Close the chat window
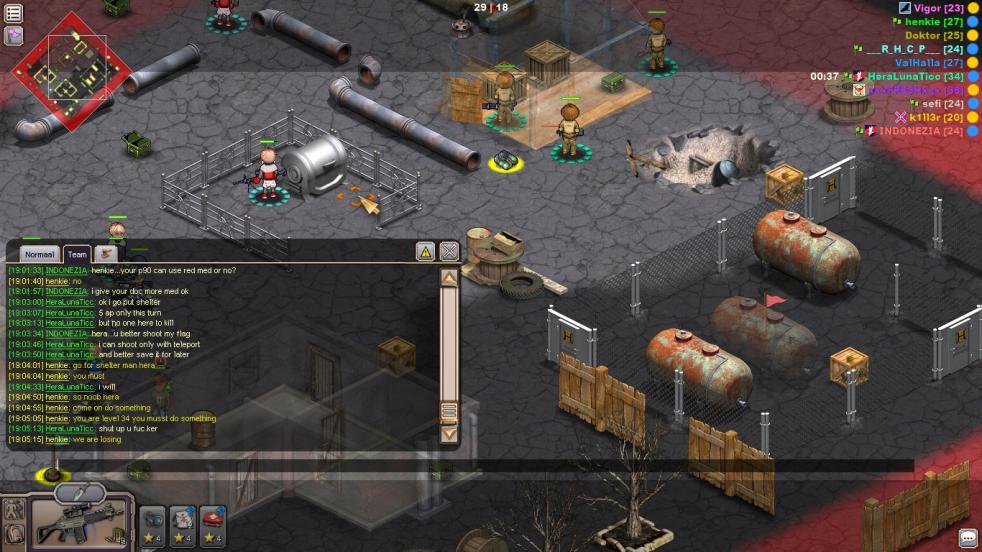 (x=449, y=252)
